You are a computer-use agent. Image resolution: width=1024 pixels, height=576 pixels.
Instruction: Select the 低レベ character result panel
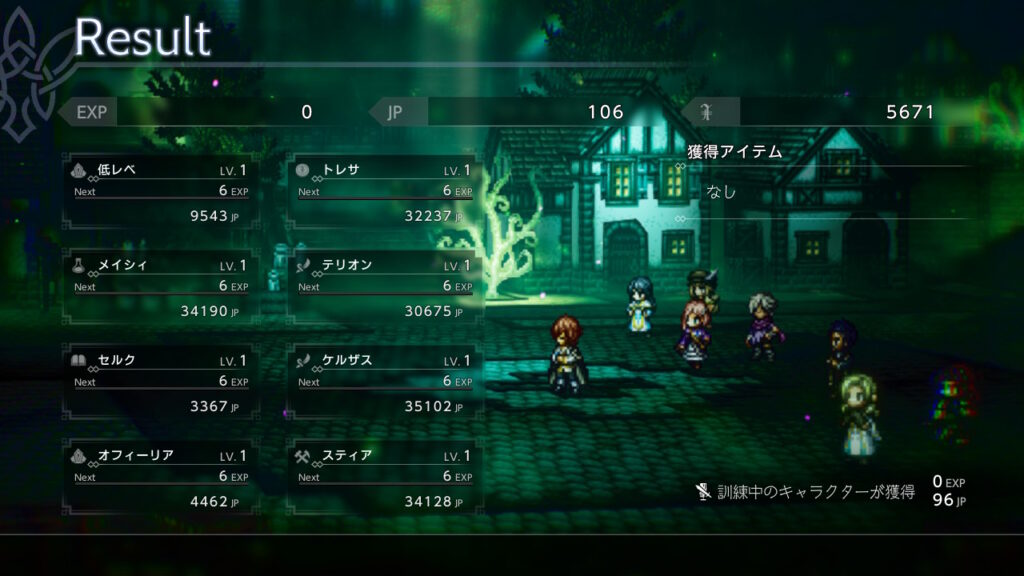(x=161, y=191)
